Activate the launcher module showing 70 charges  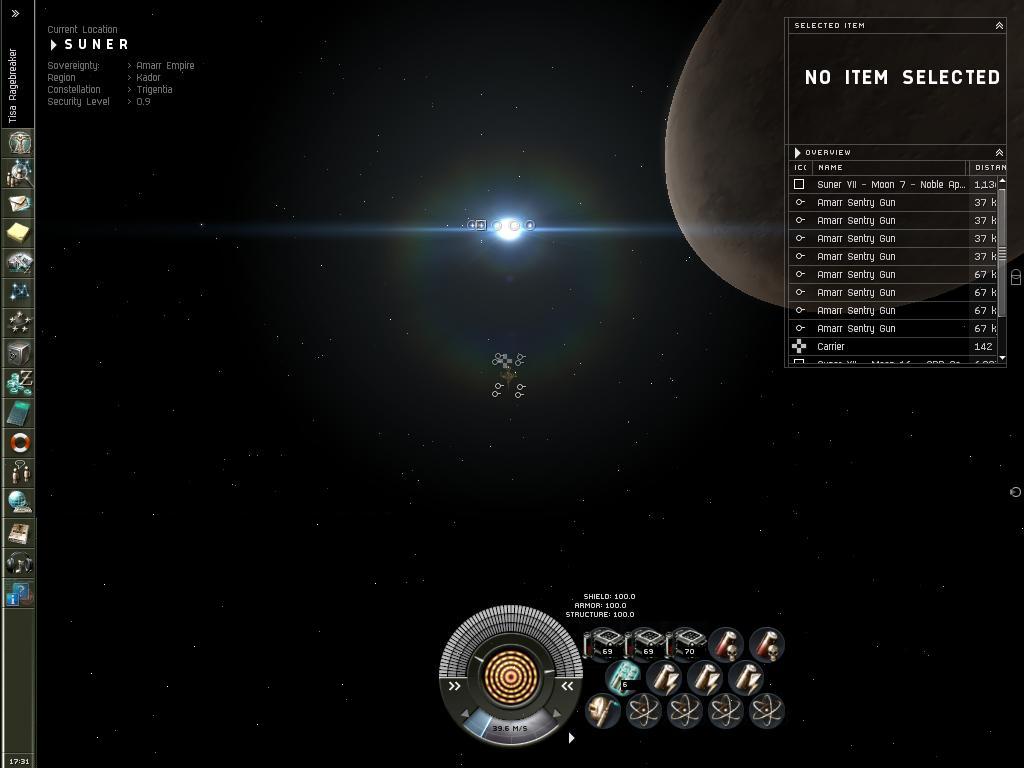(x=686, y=644)
